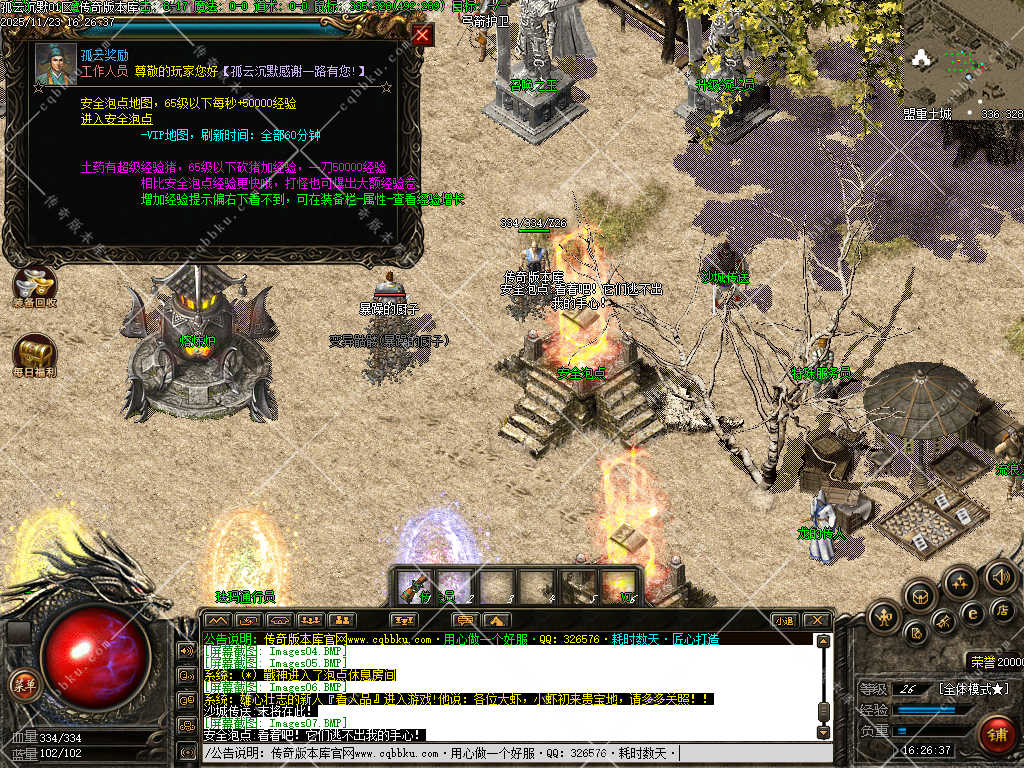1024x768 pixels.
Task: Close the 孤云奖励 dialog with the red X
Action: coord(423,35)
